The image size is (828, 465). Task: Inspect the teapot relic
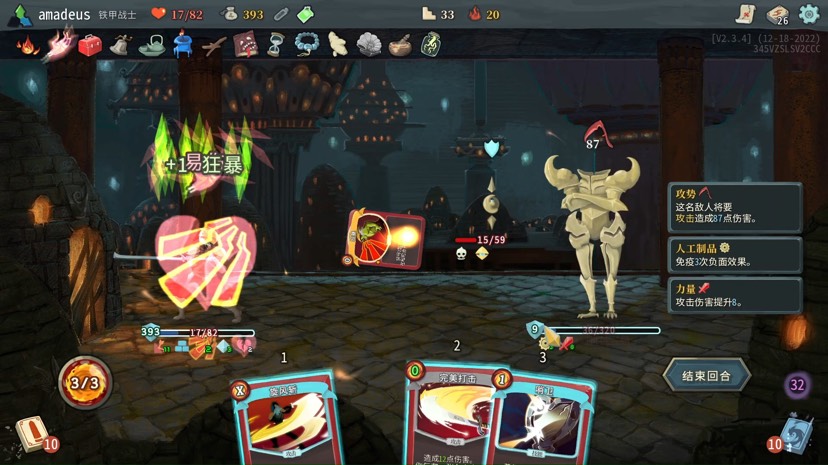[152, 45]
